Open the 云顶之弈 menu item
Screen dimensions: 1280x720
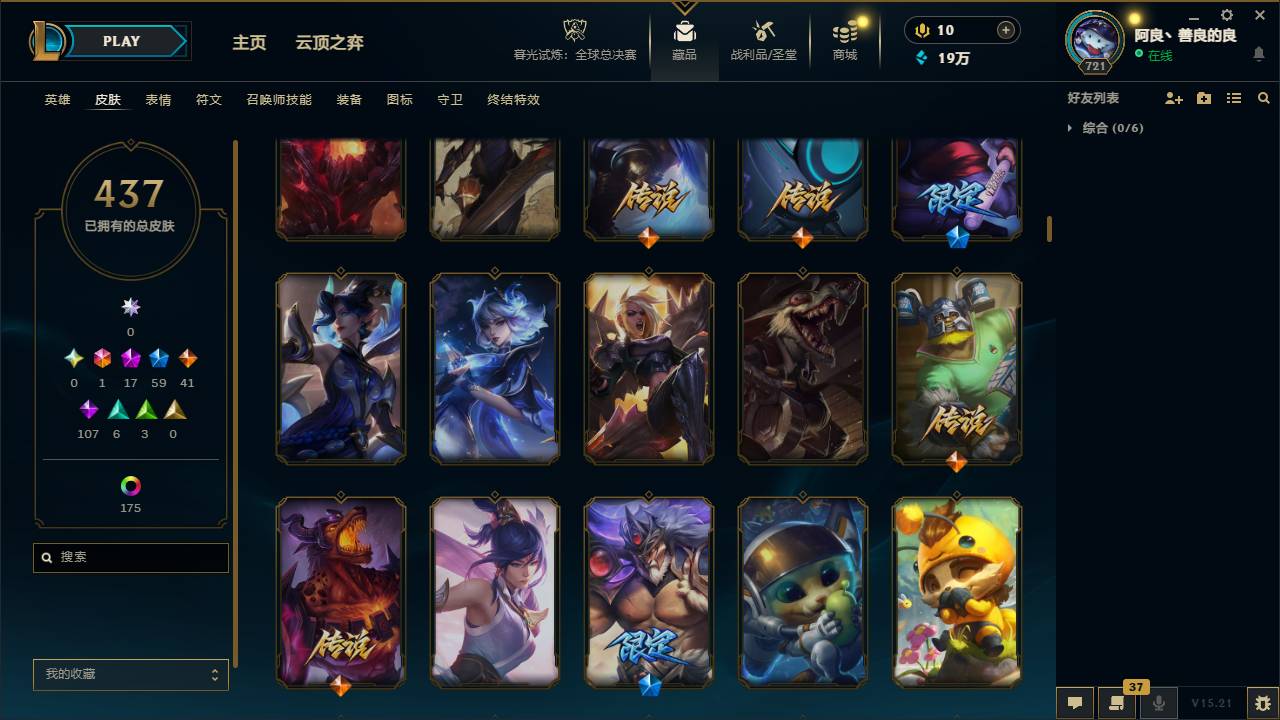(x=330, y=43)
